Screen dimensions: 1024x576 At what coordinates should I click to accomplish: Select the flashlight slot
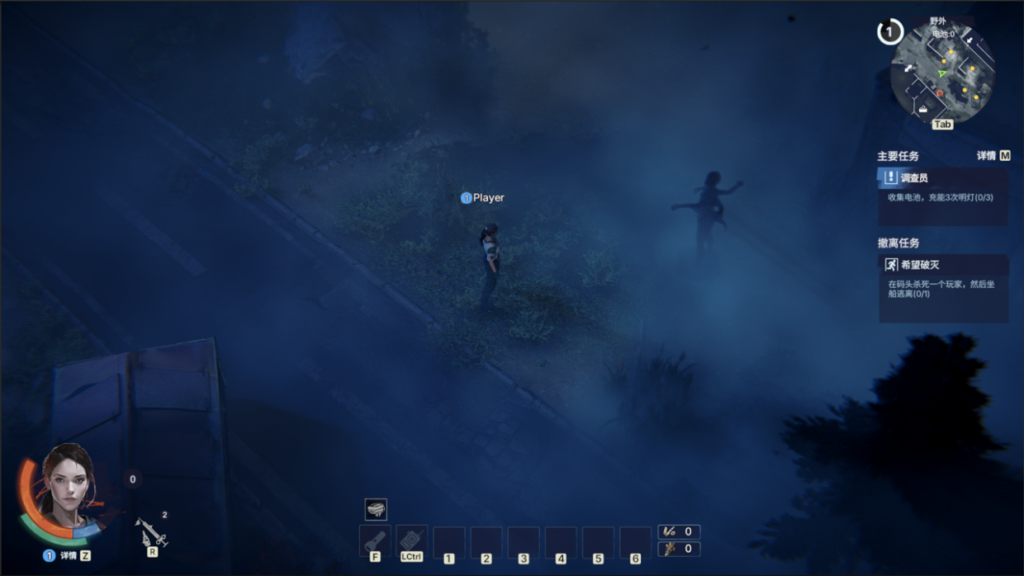coord(374,540)
